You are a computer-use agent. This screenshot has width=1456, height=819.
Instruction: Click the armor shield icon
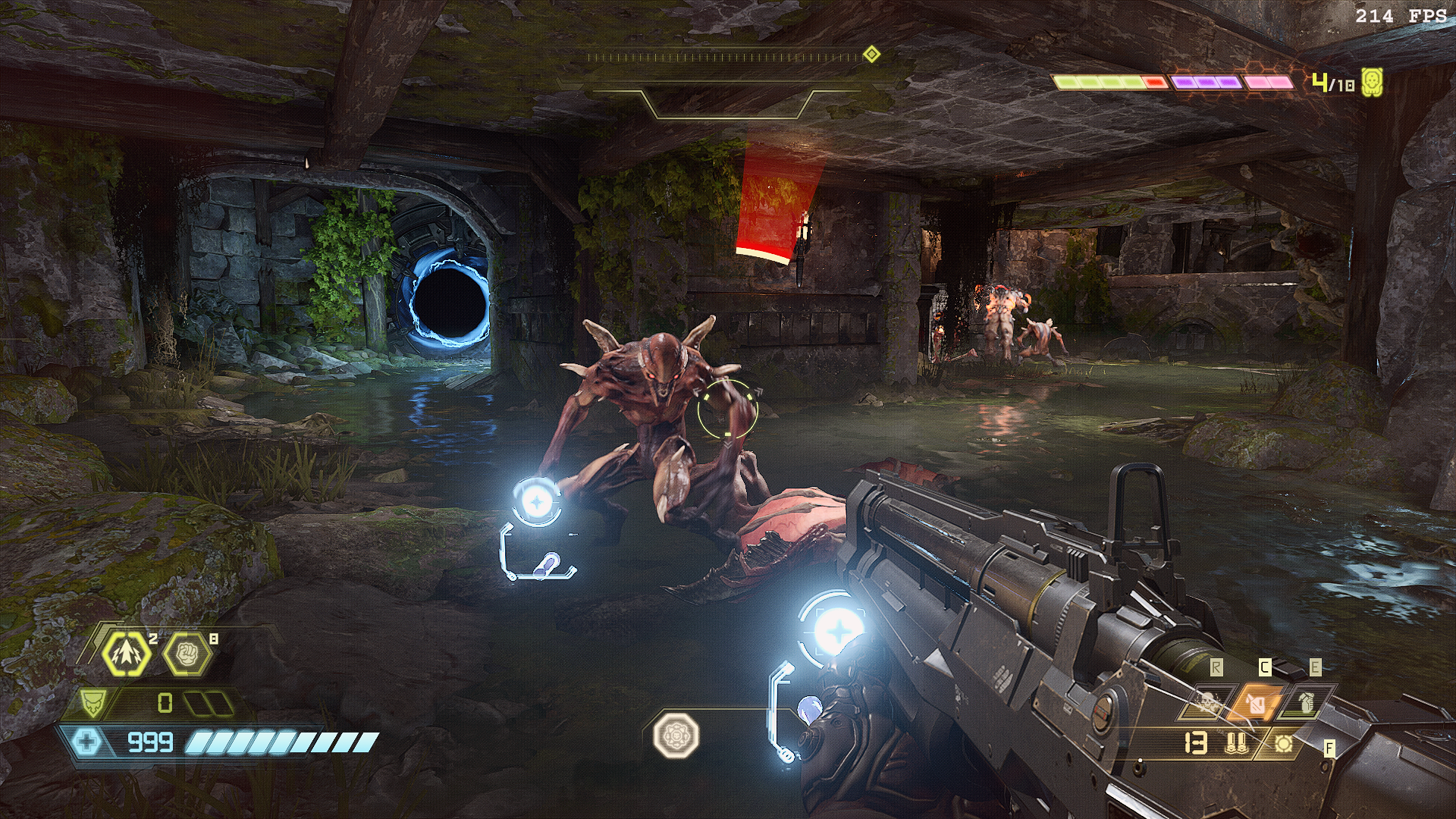coord(91,703)
